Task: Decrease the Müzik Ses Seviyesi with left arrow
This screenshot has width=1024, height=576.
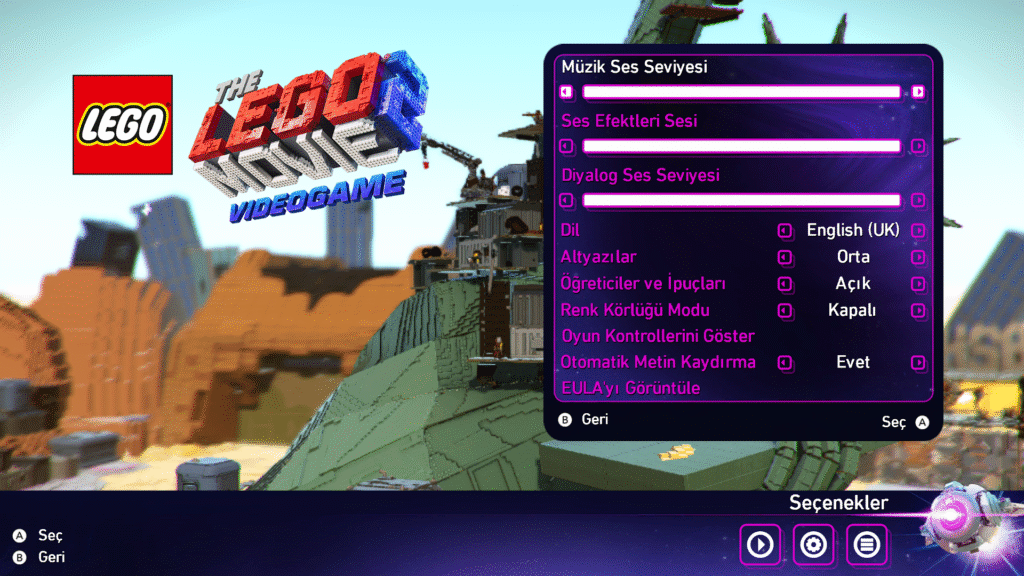Action: [567, 92]
